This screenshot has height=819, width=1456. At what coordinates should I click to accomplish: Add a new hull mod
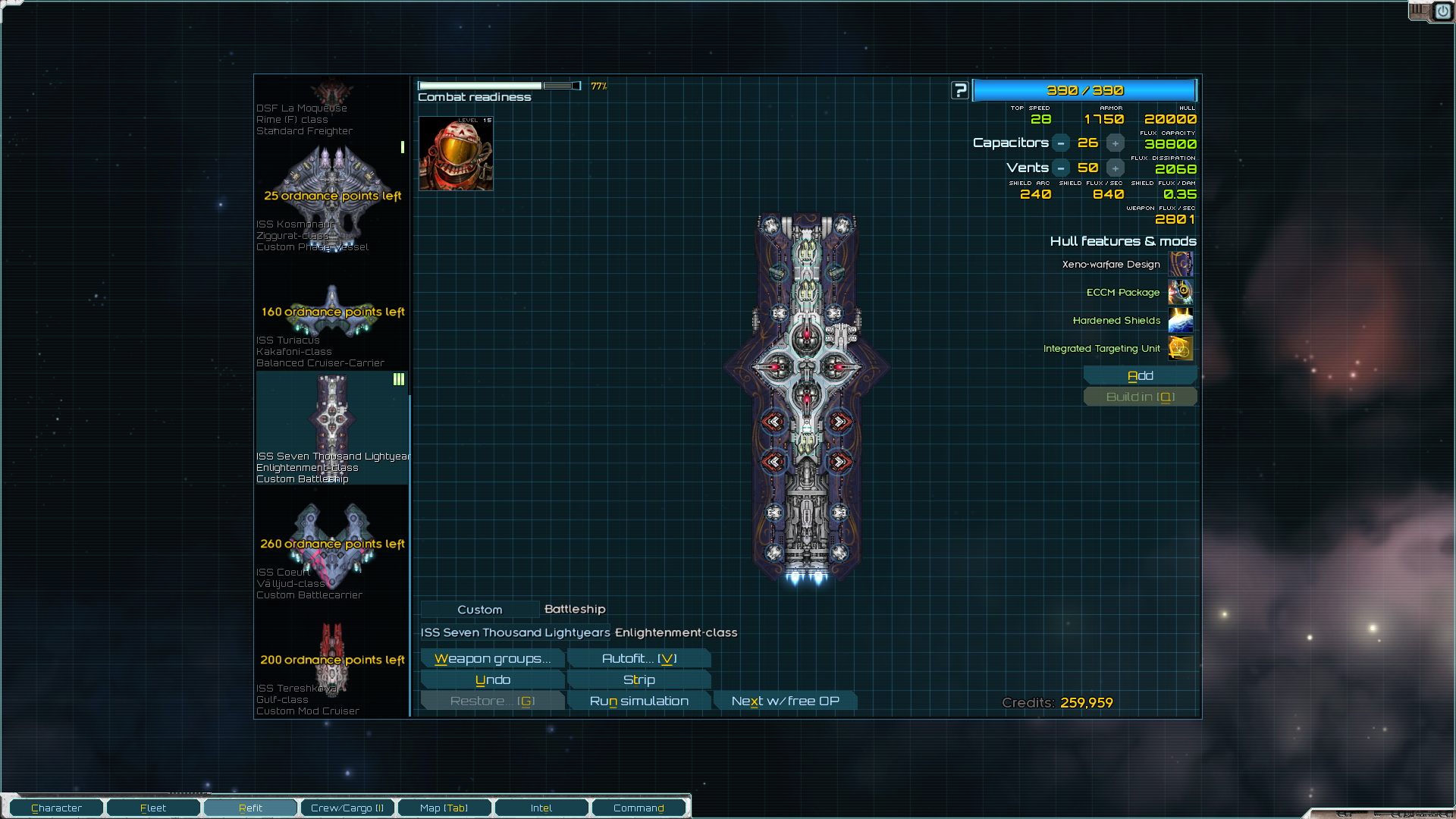tap(1140, 376)
